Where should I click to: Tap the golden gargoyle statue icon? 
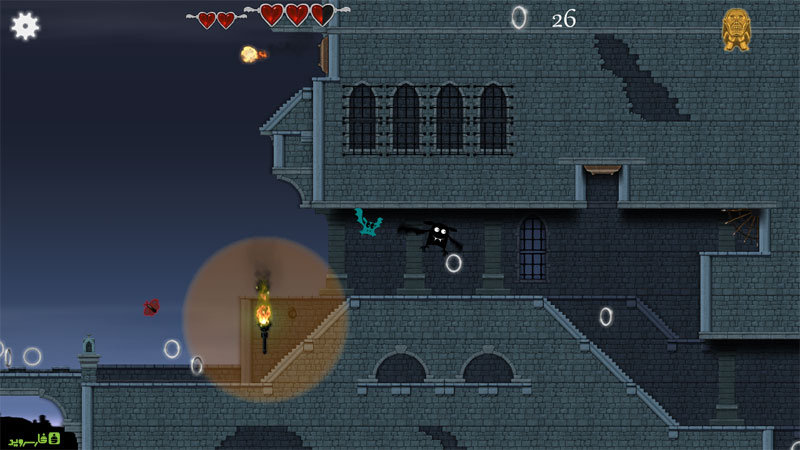coord(736,29)
